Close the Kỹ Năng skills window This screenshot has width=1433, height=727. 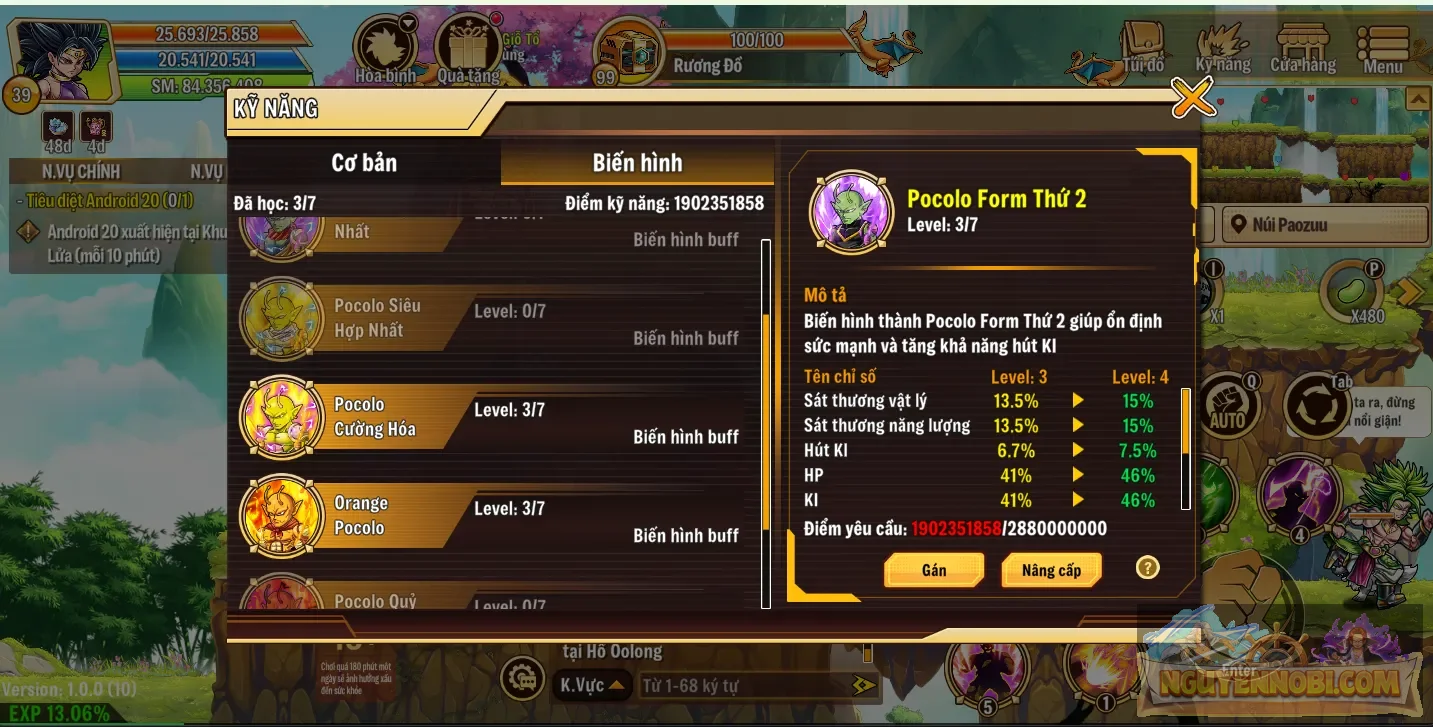click(x=1192, y=98)
